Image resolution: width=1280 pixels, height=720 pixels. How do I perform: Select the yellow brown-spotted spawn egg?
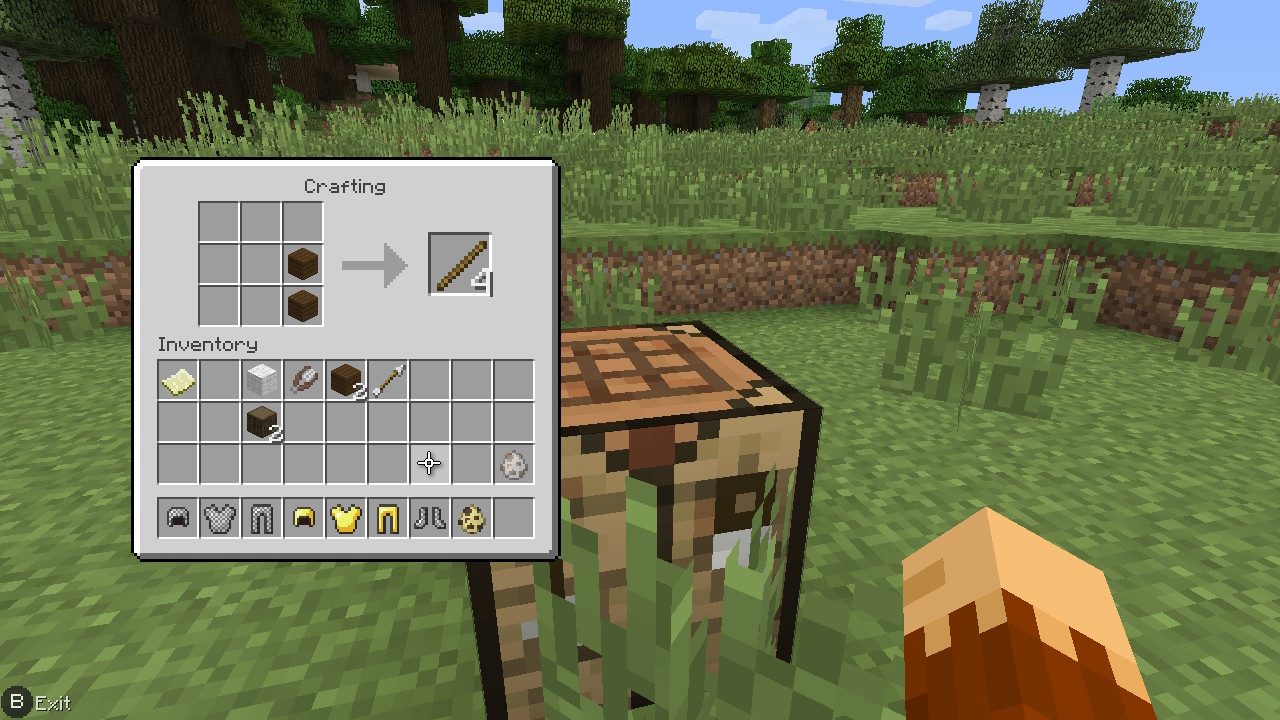[472, 518]
